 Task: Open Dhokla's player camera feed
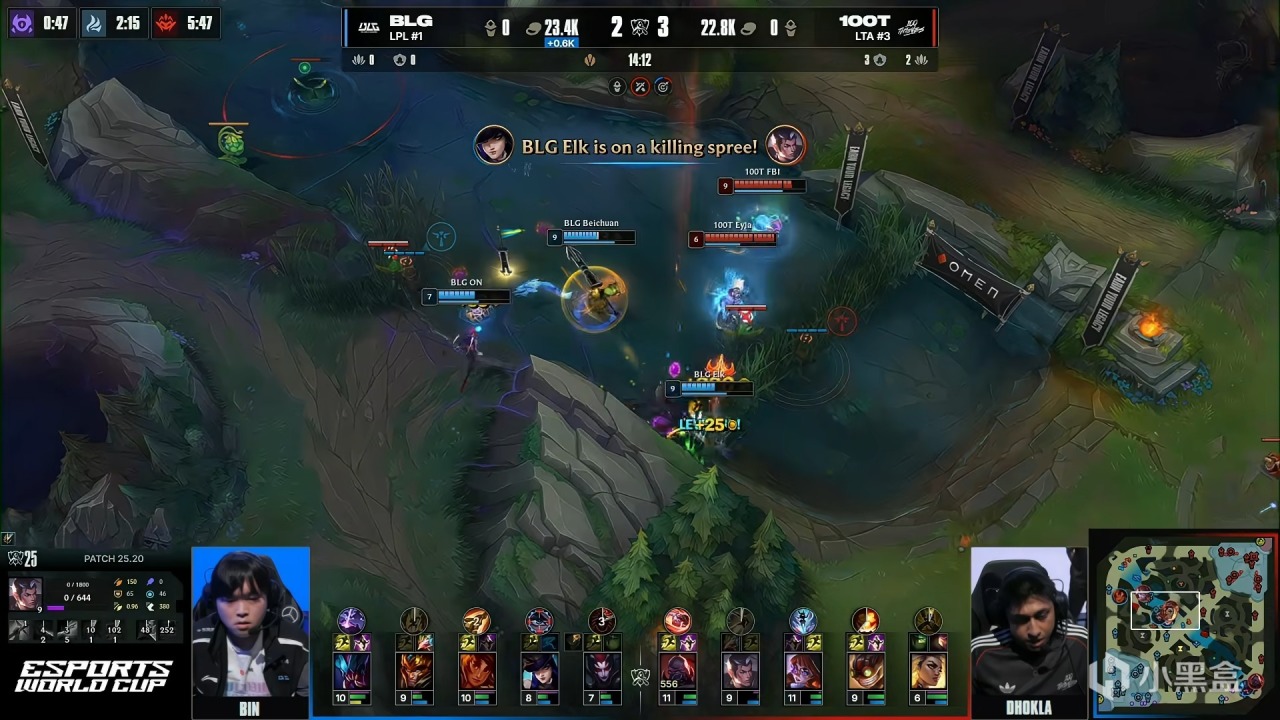[1028, 625]
